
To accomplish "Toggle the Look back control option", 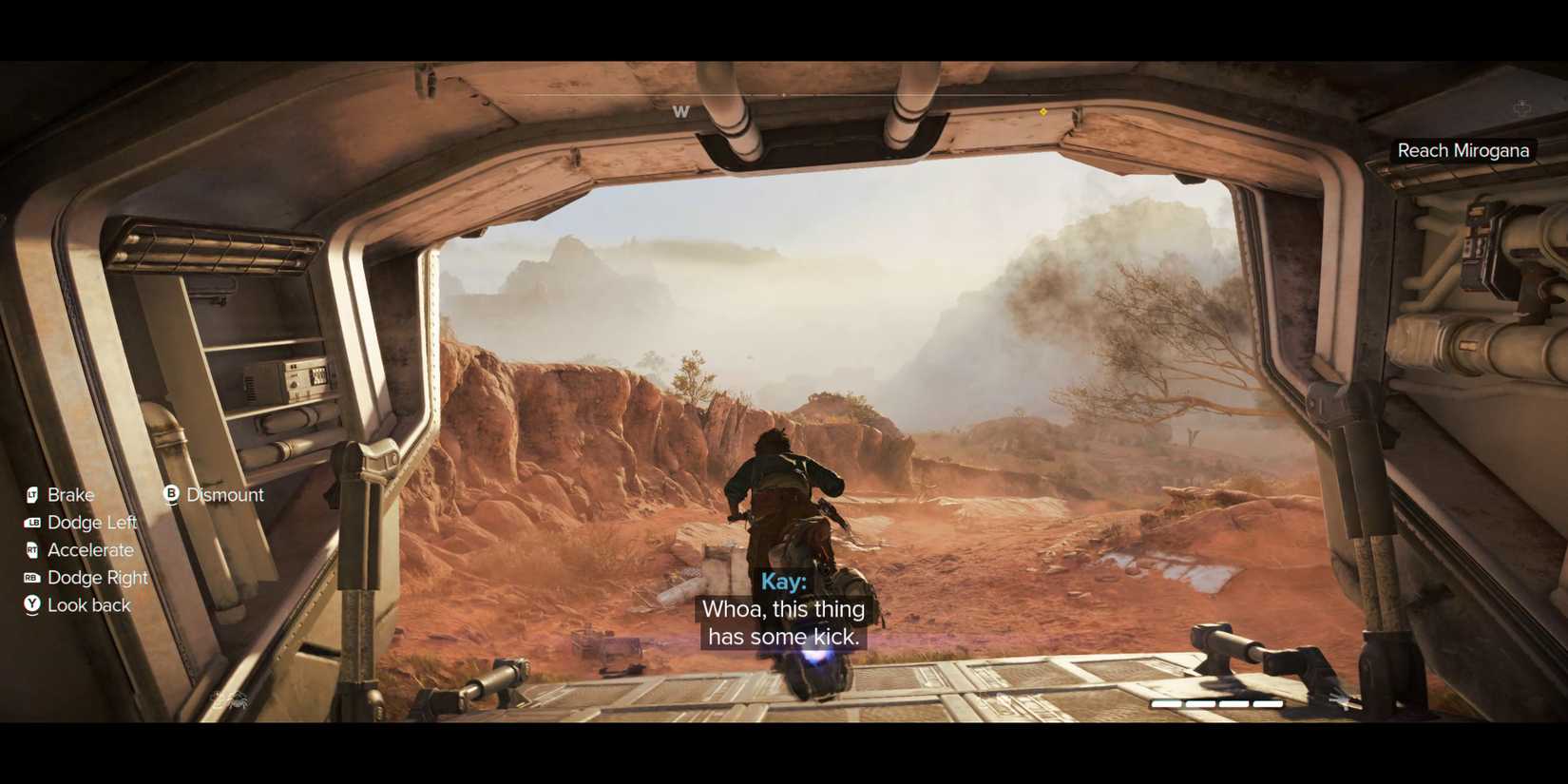I will point(88,604).
